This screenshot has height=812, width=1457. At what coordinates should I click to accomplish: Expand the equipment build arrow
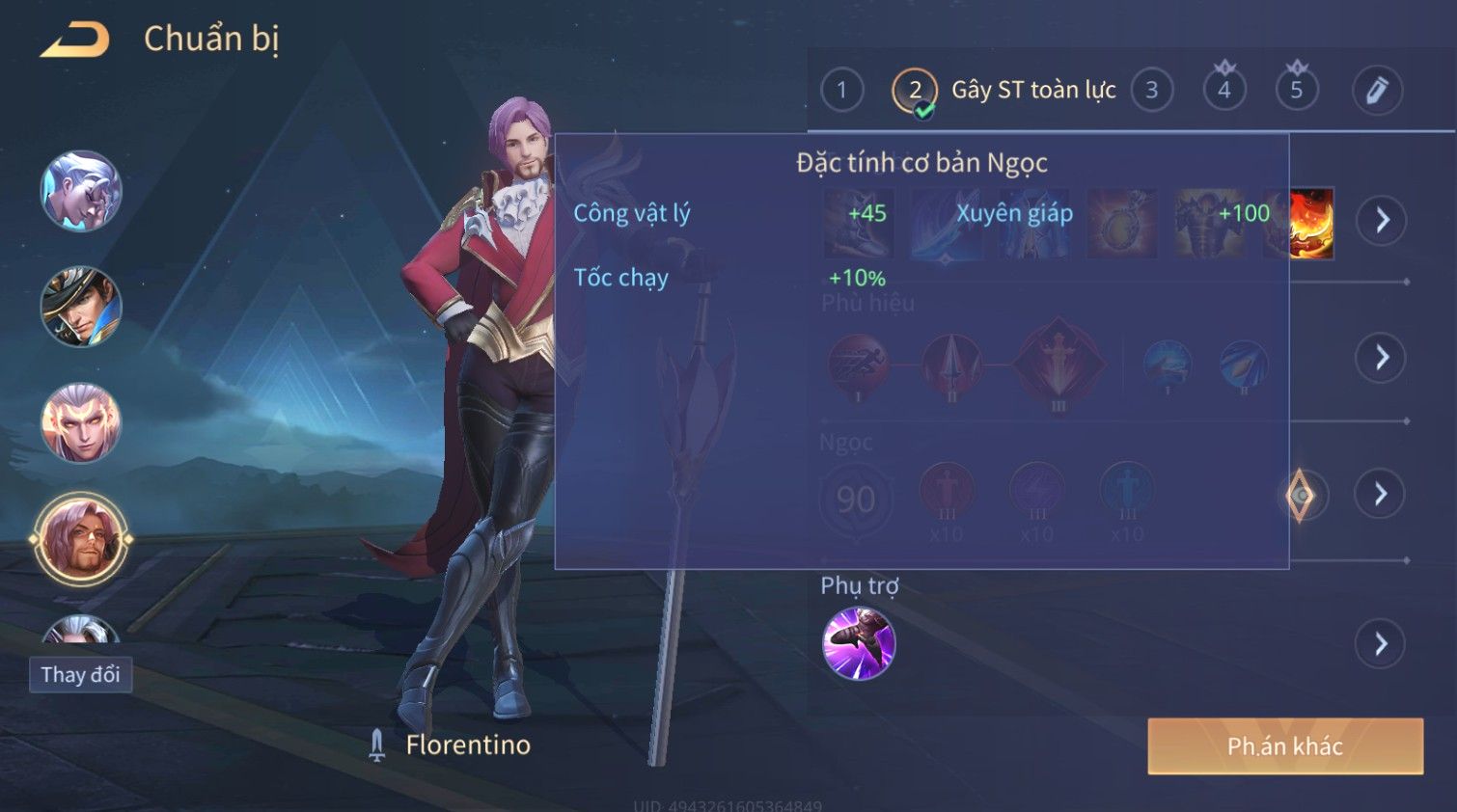point(1382,221)
